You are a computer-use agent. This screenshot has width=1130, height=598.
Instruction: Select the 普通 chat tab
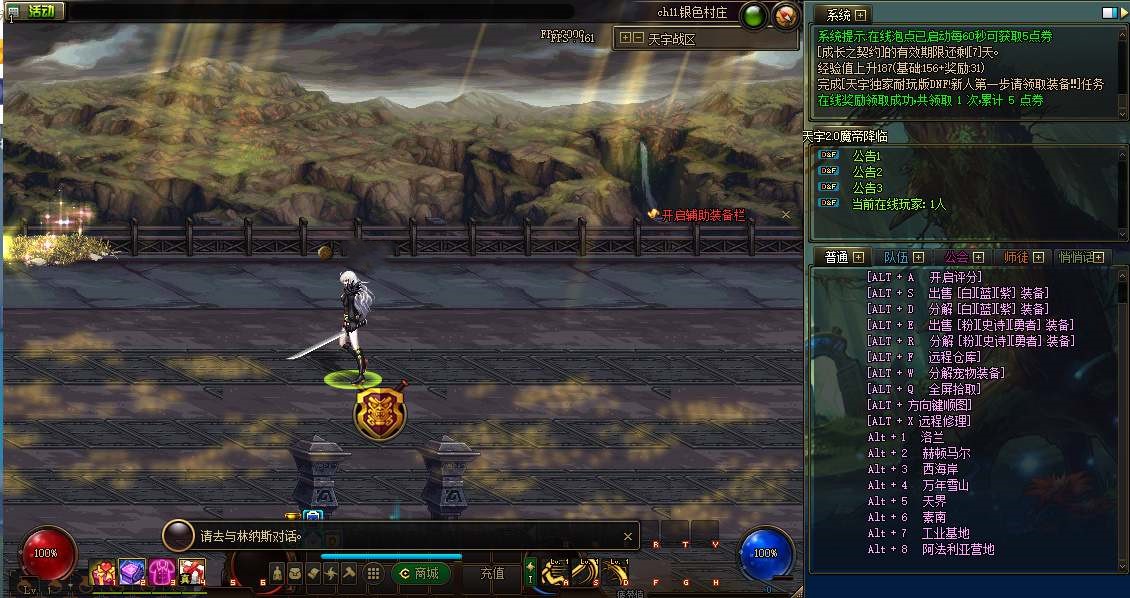[x=836, y=257]
